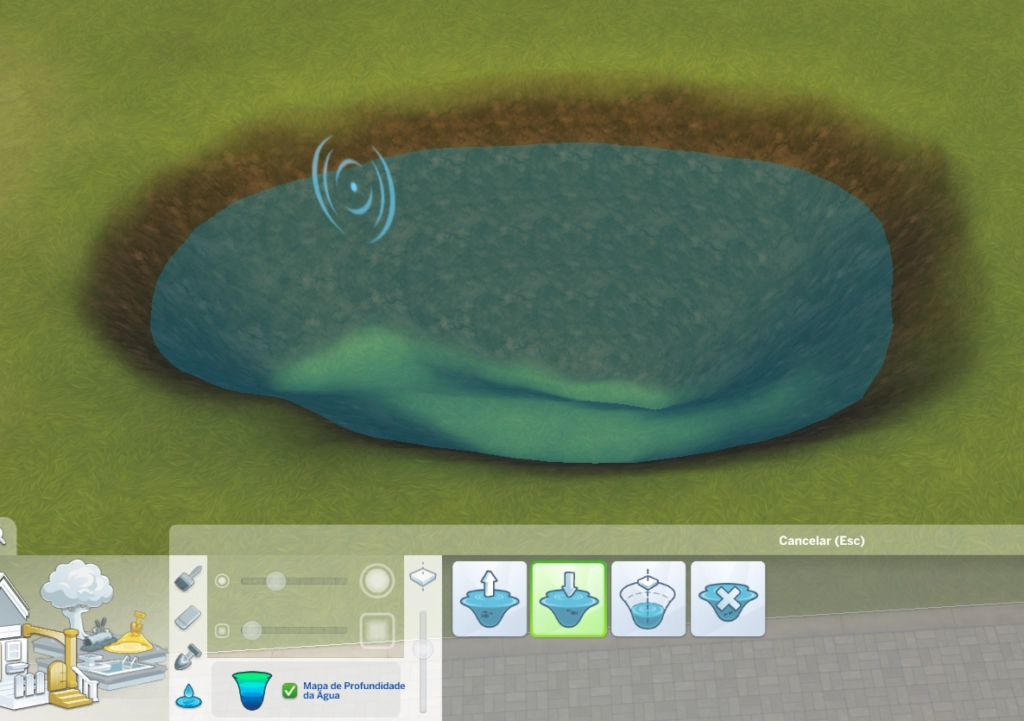Choose the set water height tool

pyautogui.click(x=648, y=599)
